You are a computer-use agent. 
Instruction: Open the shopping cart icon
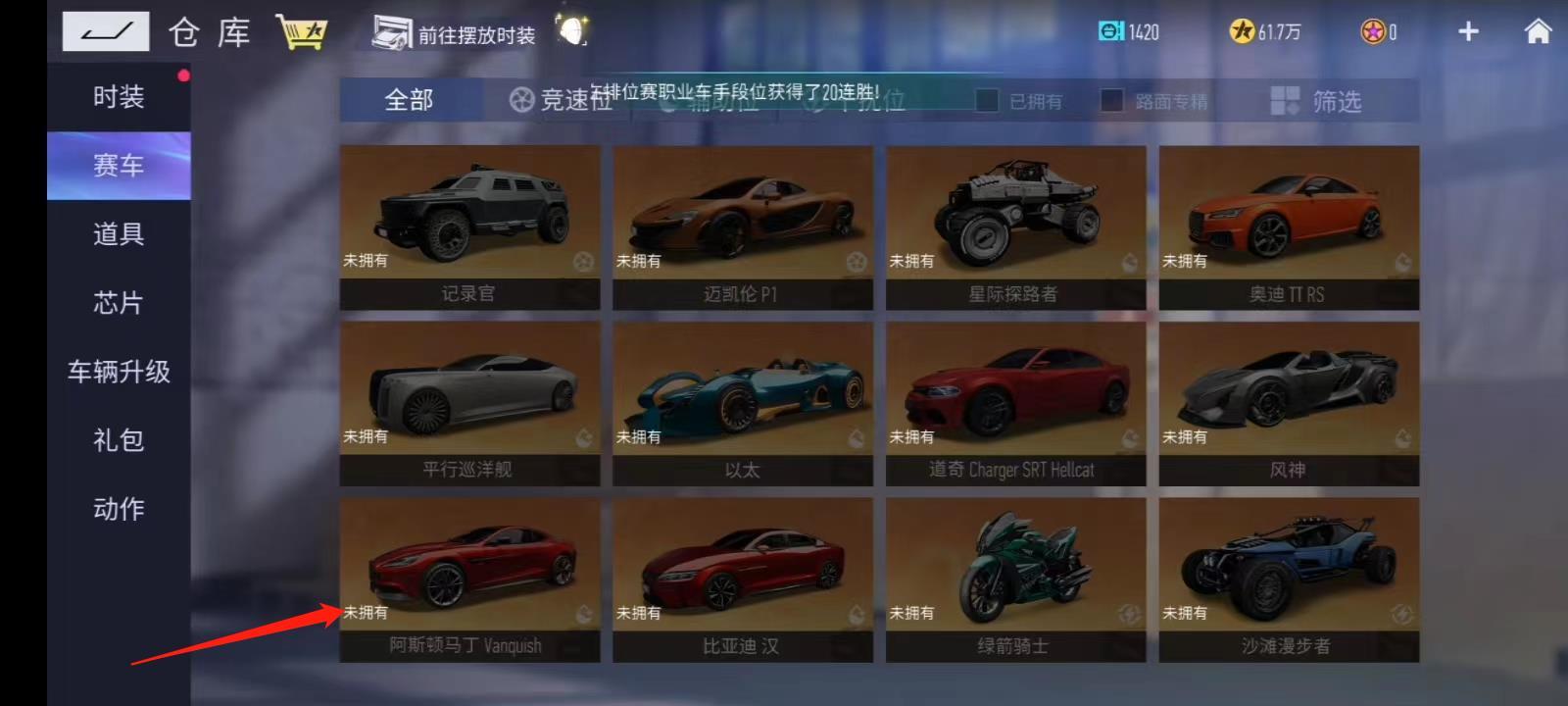click(302, 29)
